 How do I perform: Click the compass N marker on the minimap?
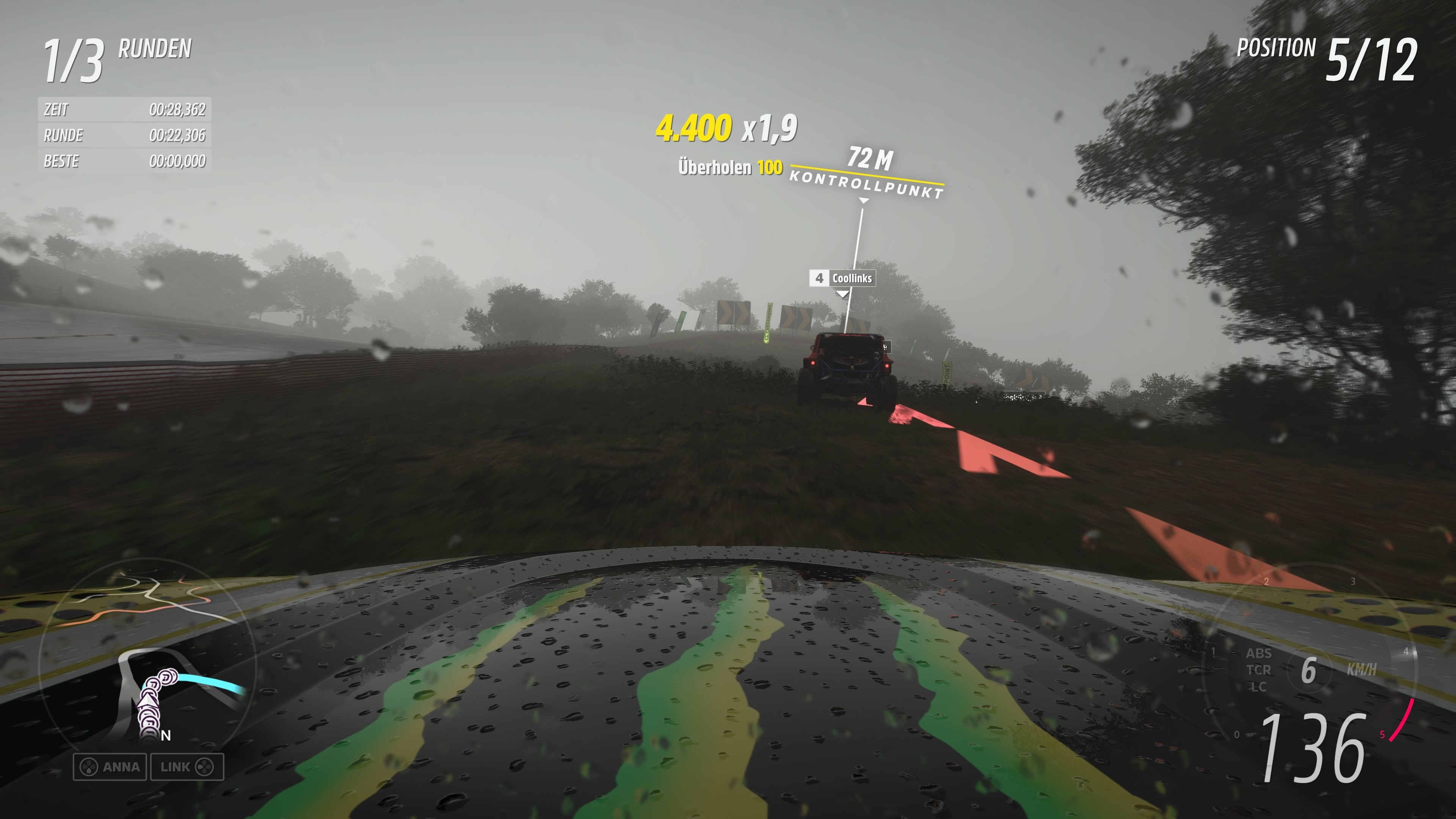pyautogui.click(x=166, y=736)
